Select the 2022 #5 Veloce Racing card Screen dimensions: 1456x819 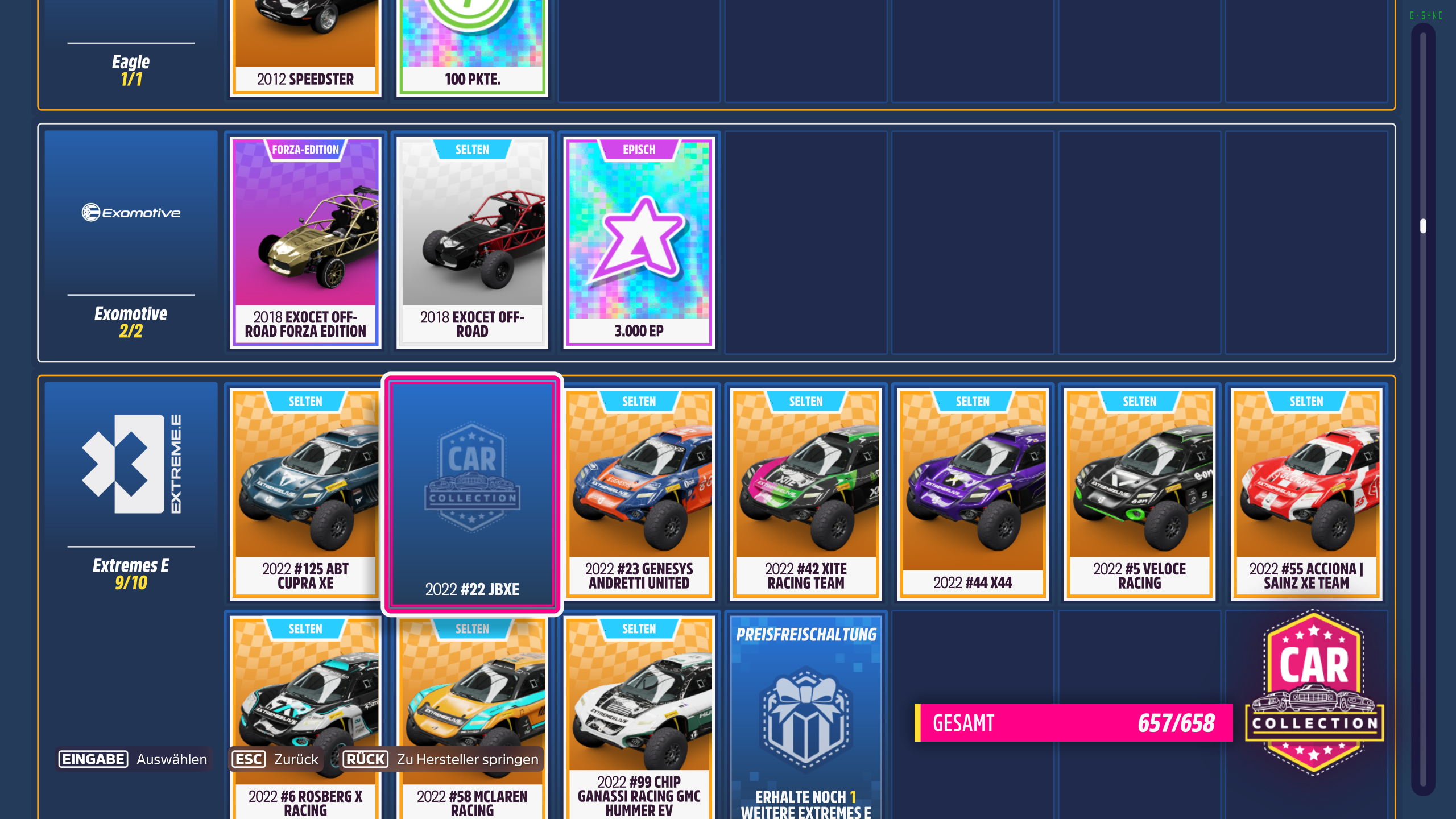[x=1139, y=492]
